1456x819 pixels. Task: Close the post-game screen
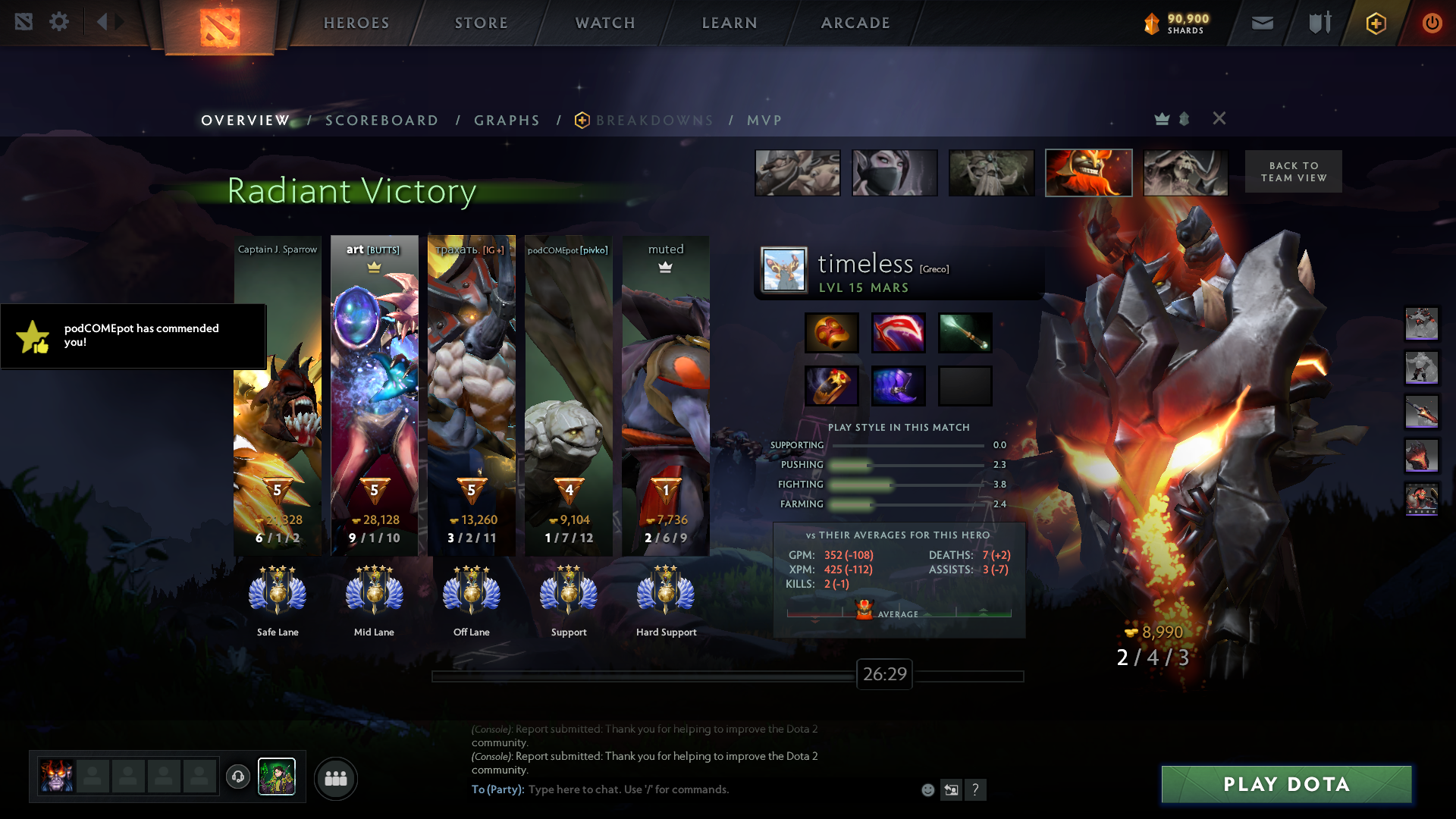(1219, 118)
